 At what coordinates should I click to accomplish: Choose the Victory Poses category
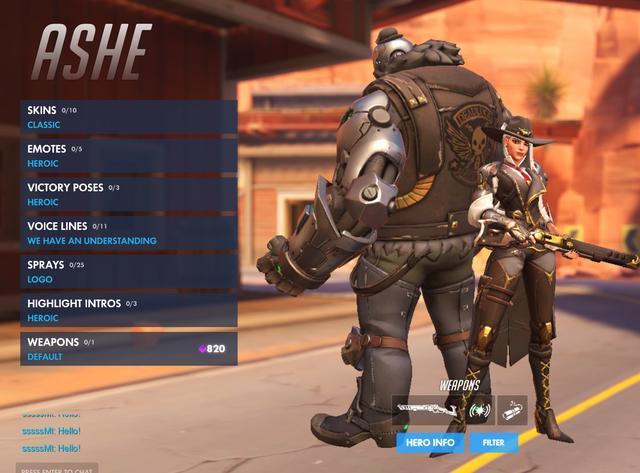tap(128, 194)
